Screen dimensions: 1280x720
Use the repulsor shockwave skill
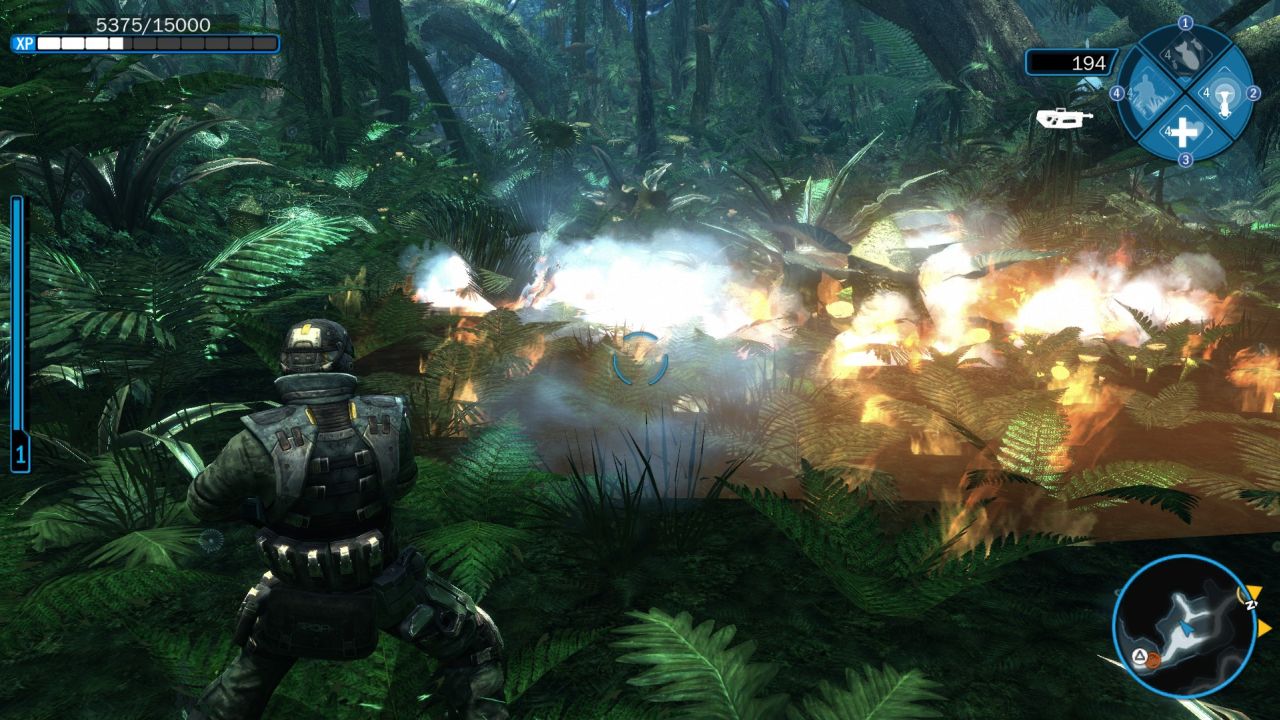1222,94
